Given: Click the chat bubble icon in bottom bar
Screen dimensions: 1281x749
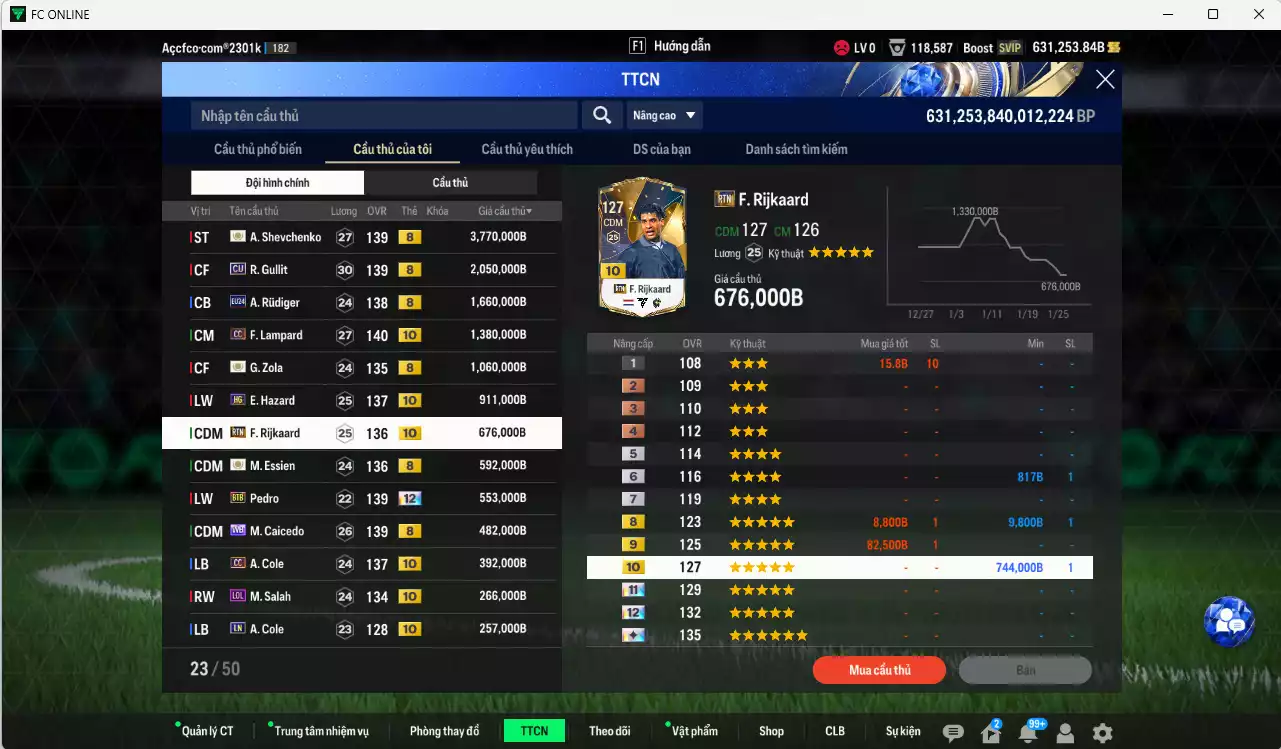Looking at the screenshot, I should coord(954,731).
